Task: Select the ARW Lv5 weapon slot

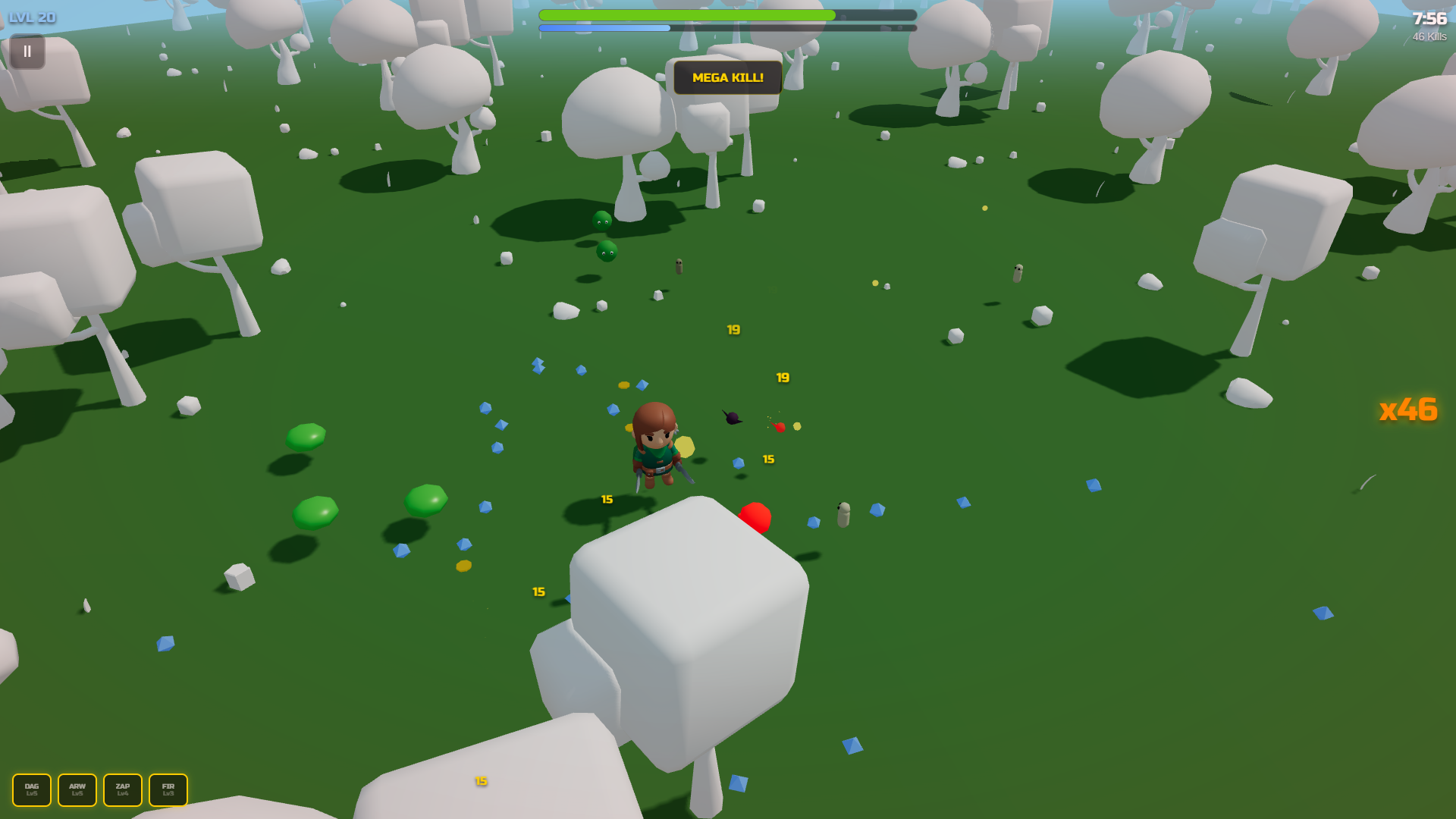Action: (x=77, y=789)
